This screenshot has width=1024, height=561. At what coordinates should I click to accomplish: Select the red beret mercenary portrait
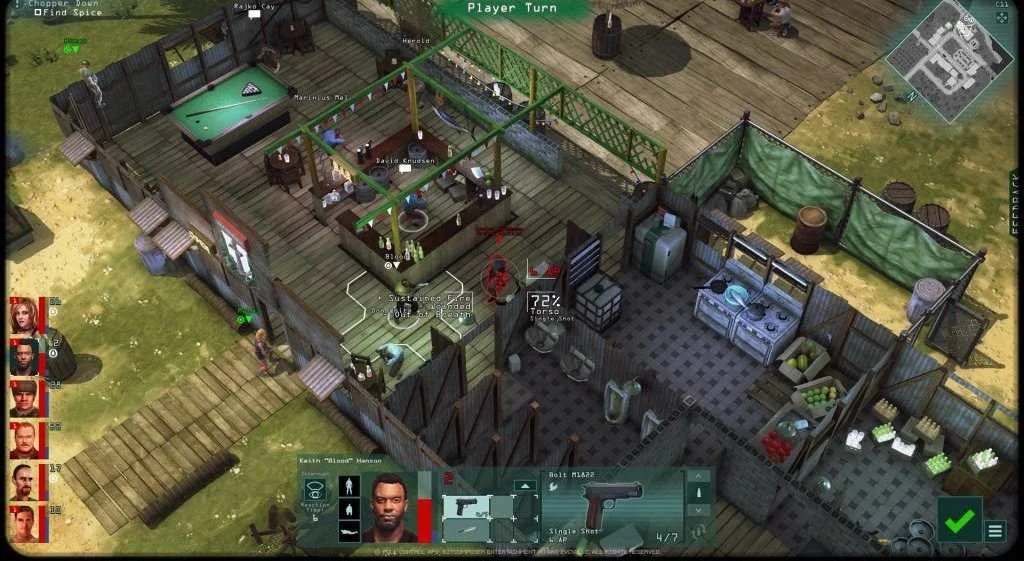24,398
